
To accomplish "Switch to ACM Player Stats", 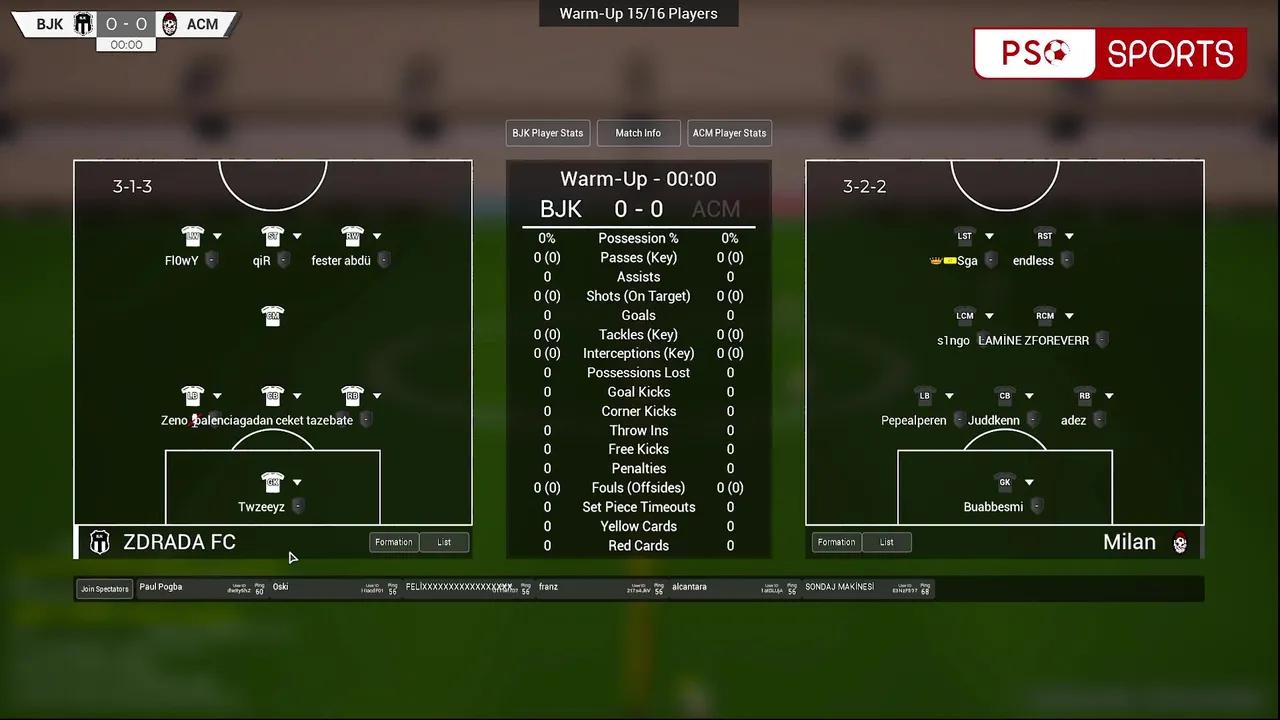I will tap(729, 133).
